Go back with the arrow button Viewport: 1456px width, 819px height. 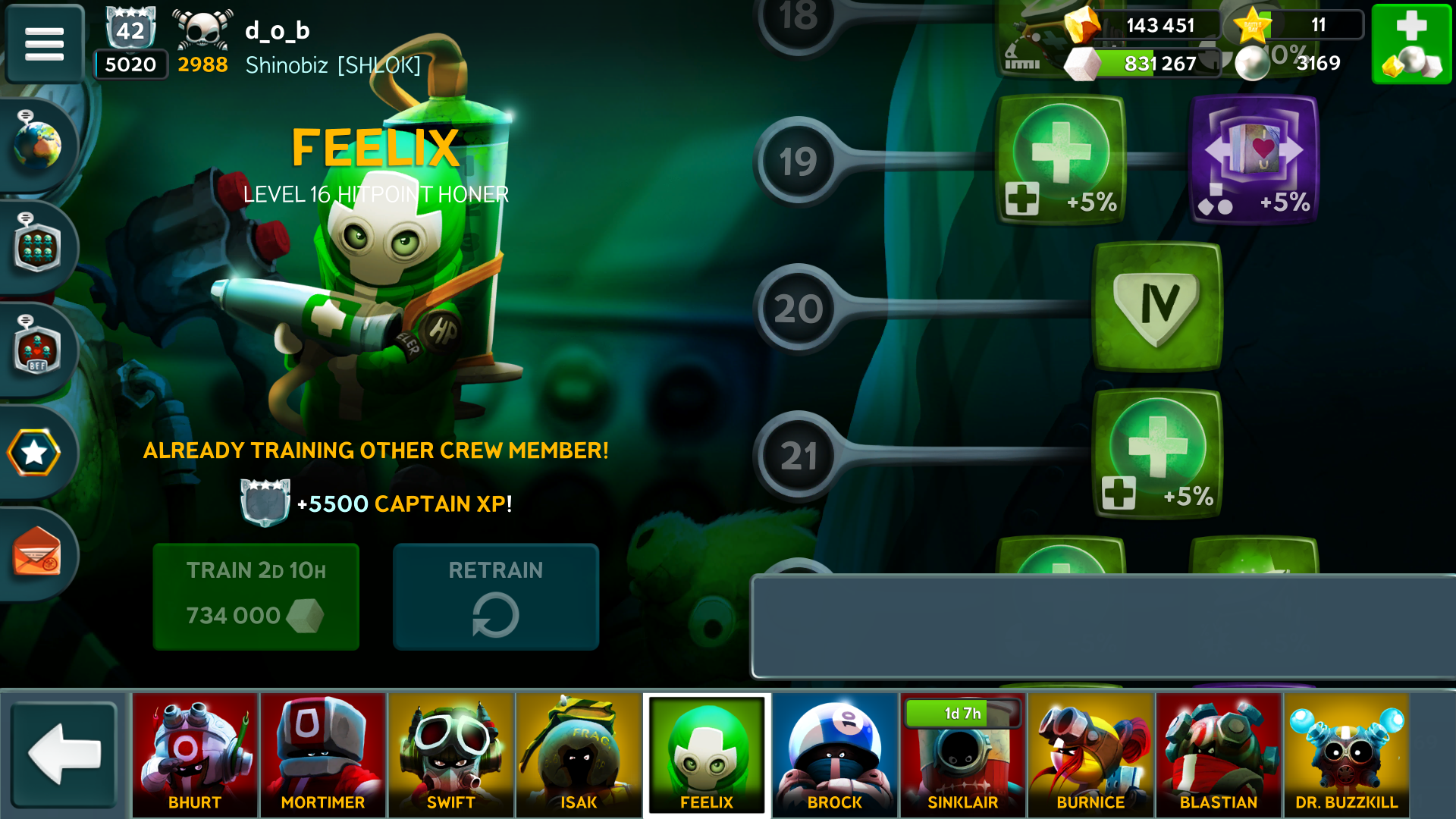coord(64,754)
